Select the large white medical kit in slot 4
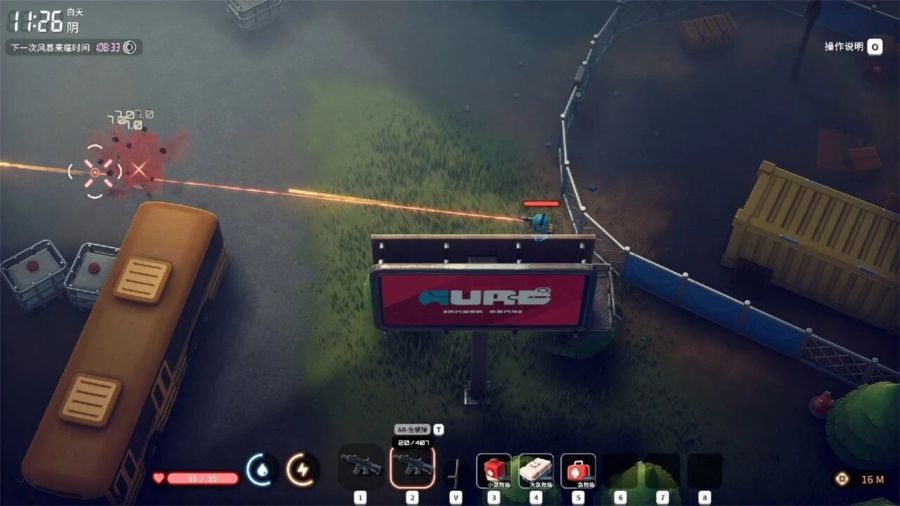Screen dimensions: 900x506 click(536, 469)
